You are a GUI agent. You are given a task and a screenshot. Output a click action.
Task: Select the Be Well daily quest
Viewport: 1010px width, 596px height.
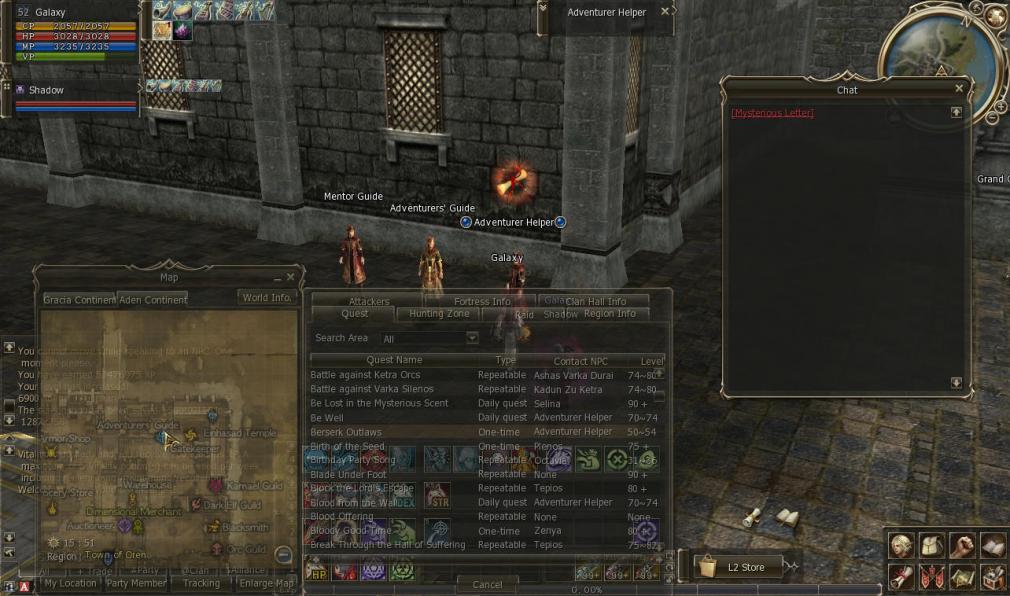[x=327, y=417]
